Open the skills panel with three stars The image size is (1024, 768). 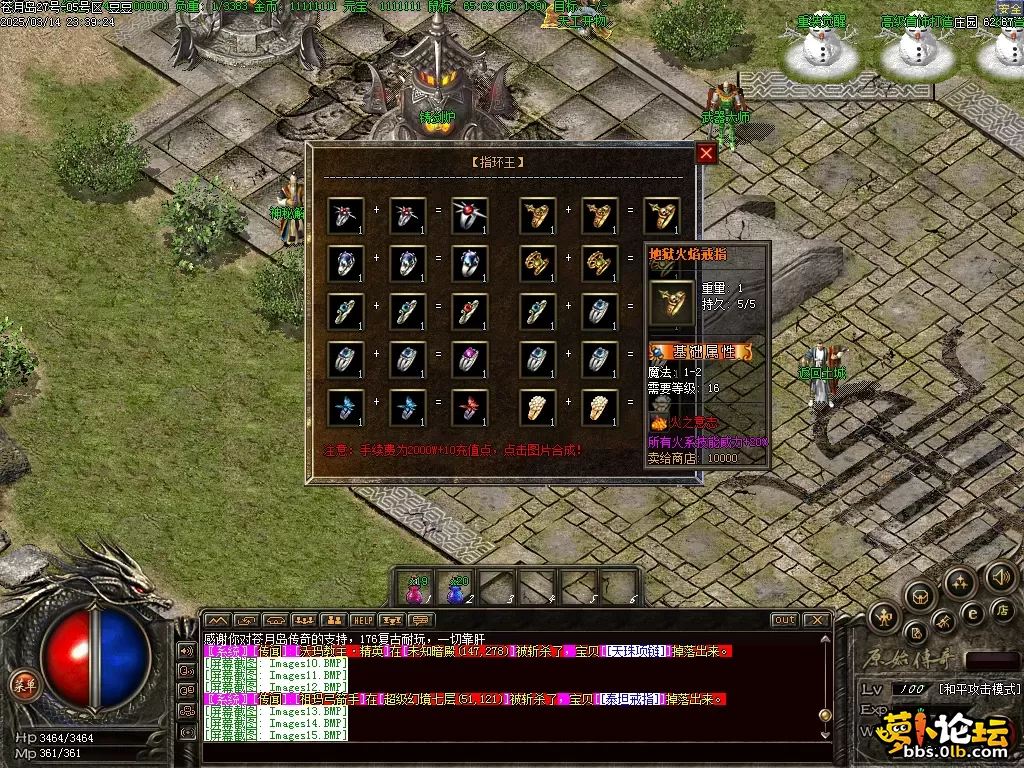click(960, 582)
